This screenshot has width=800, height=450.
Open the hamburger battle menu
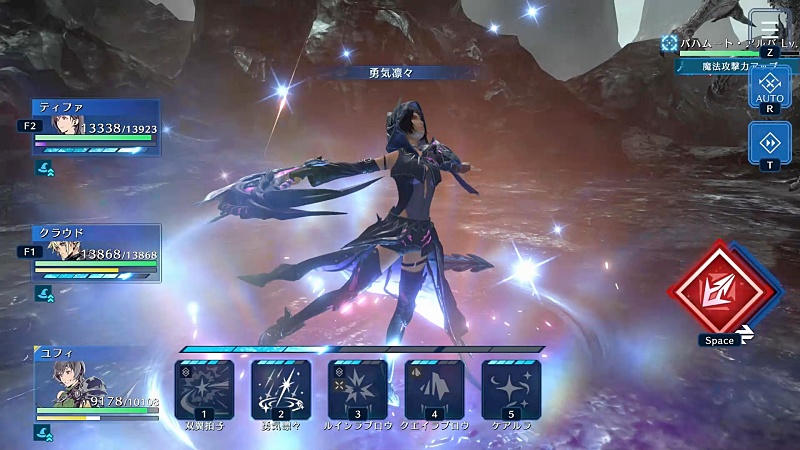[x=768, y=27]
